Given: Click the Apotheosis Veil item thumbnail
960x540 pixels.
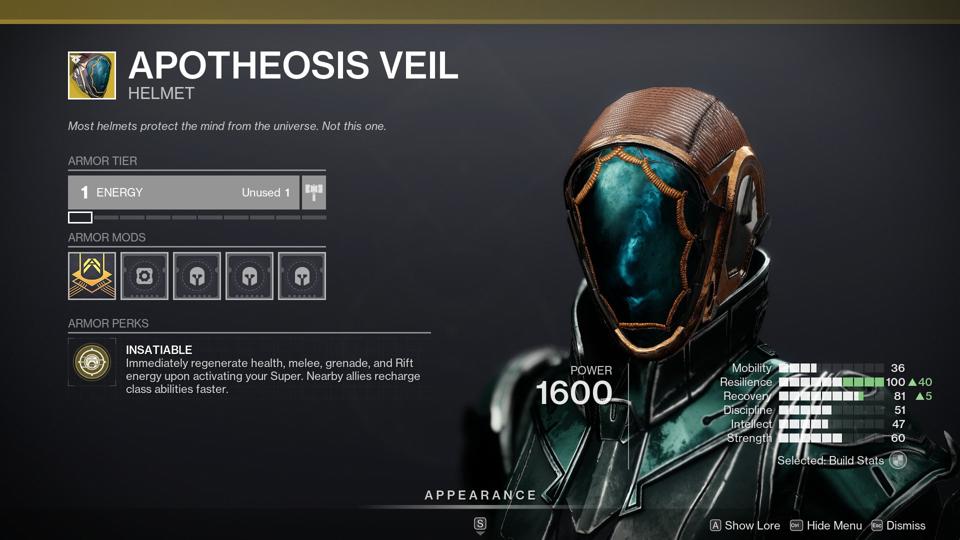Looking at the screenshot, I should [92, 76].
